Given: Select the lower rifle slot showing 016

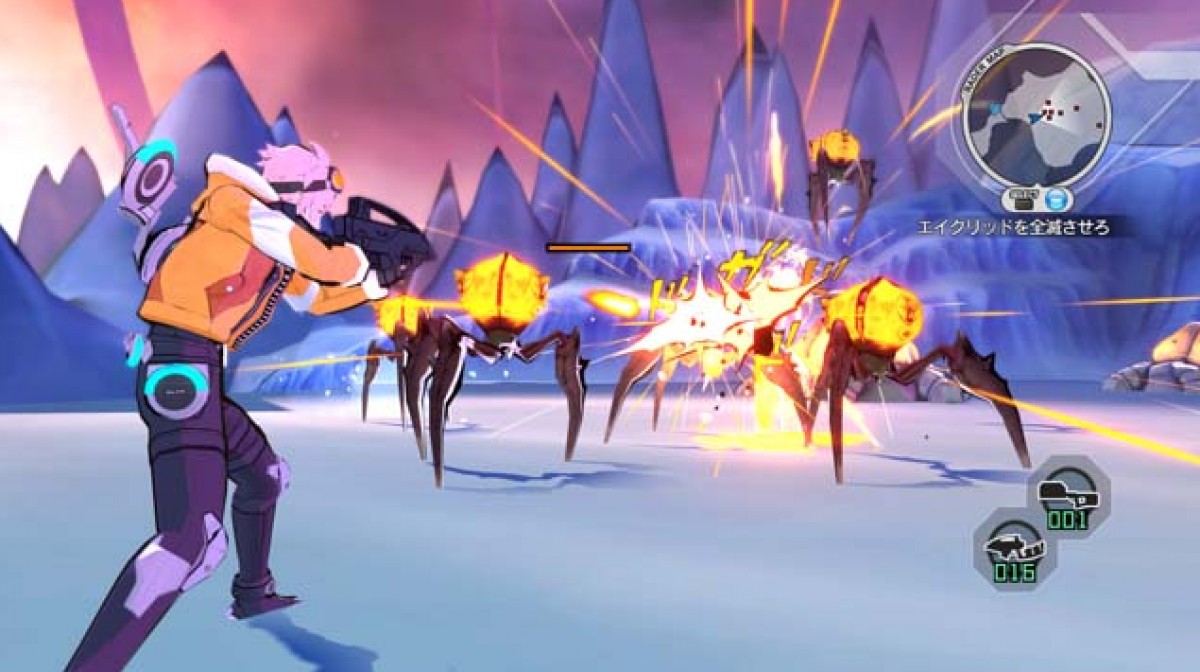Looking at the screenshot, I should [1015, 549].
